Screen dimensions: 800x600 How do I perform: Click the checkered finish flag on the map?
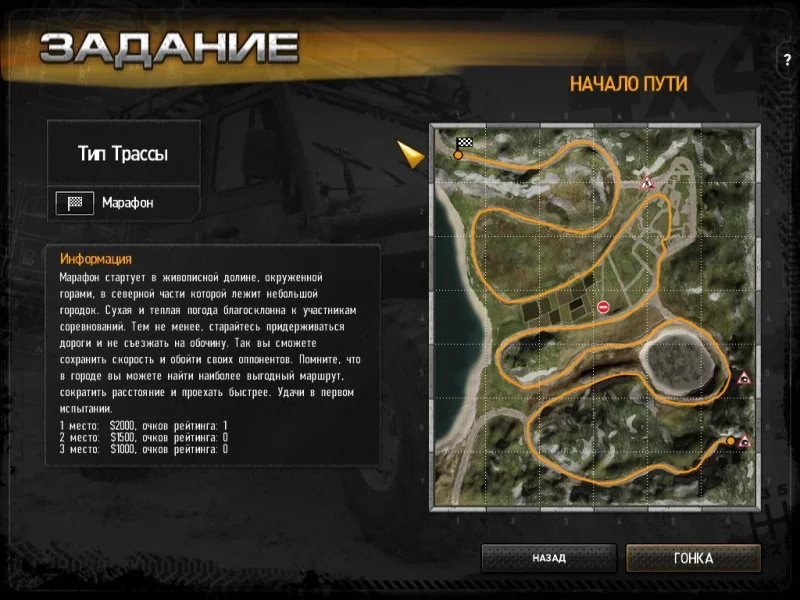[464, 144]
